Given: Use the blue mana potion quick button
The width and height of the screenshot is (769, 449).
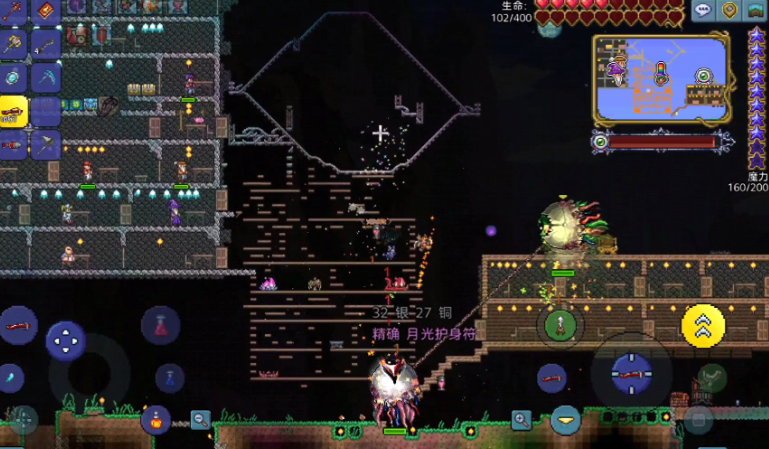Looking at the screenshot, I should (x=170, y=377).
